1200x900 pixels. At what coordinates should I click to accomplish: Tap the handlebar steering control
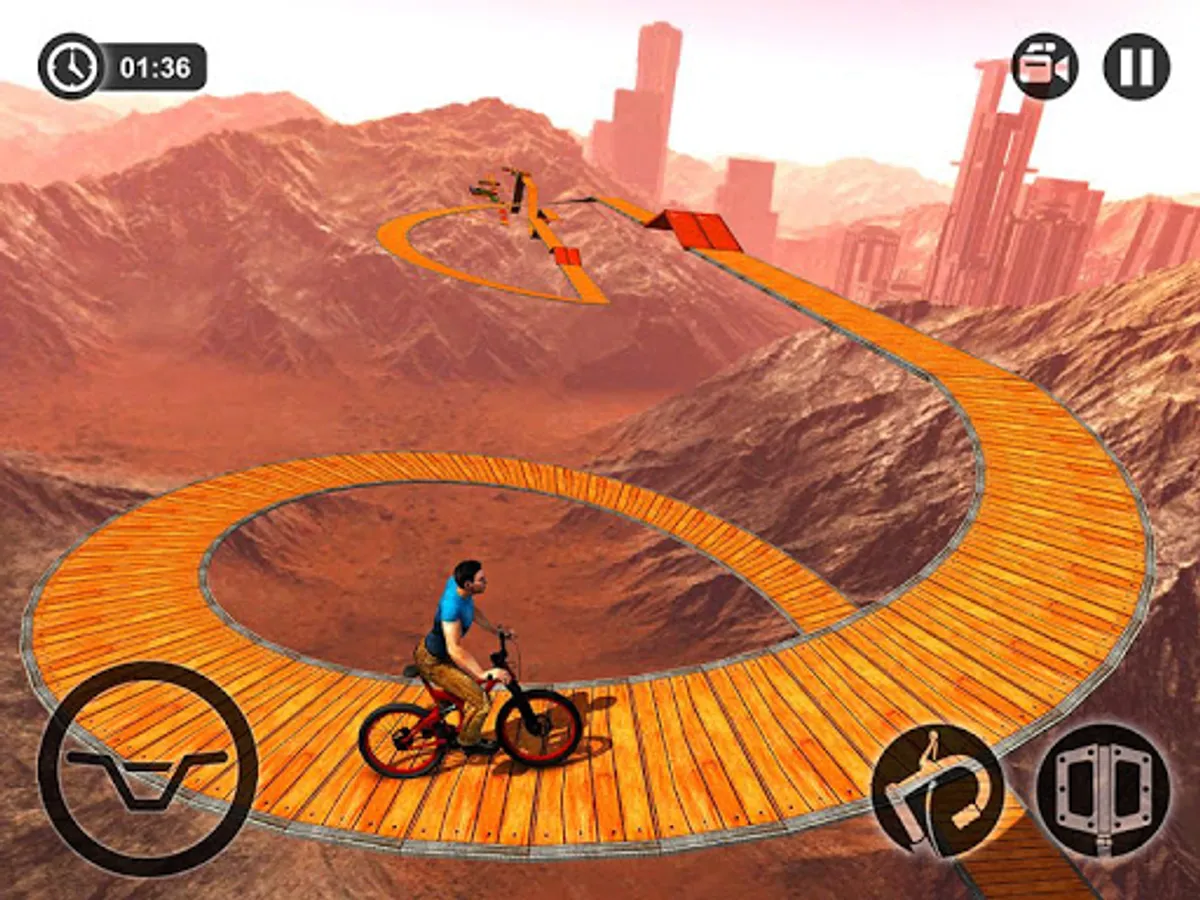click(x=148, y=768)
